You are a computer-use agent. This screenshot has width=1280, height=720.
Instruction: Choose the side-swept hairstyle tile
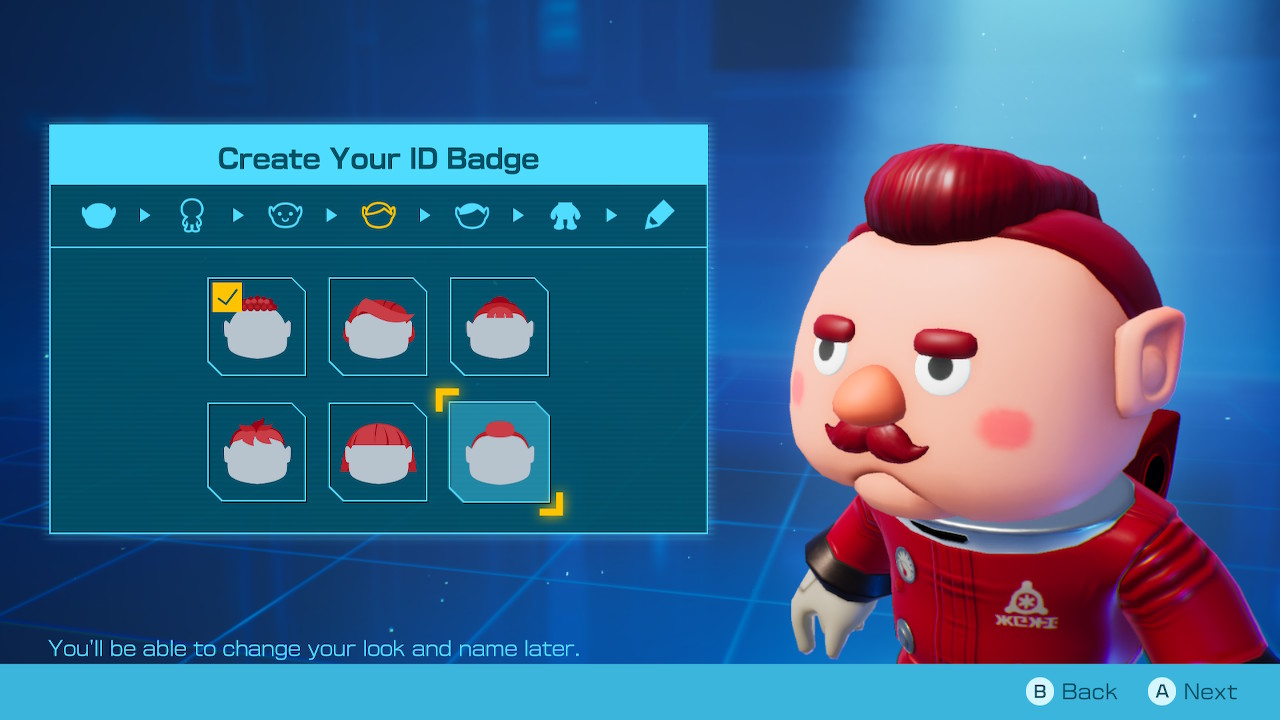pyautogui.click(x=378, y=327)
